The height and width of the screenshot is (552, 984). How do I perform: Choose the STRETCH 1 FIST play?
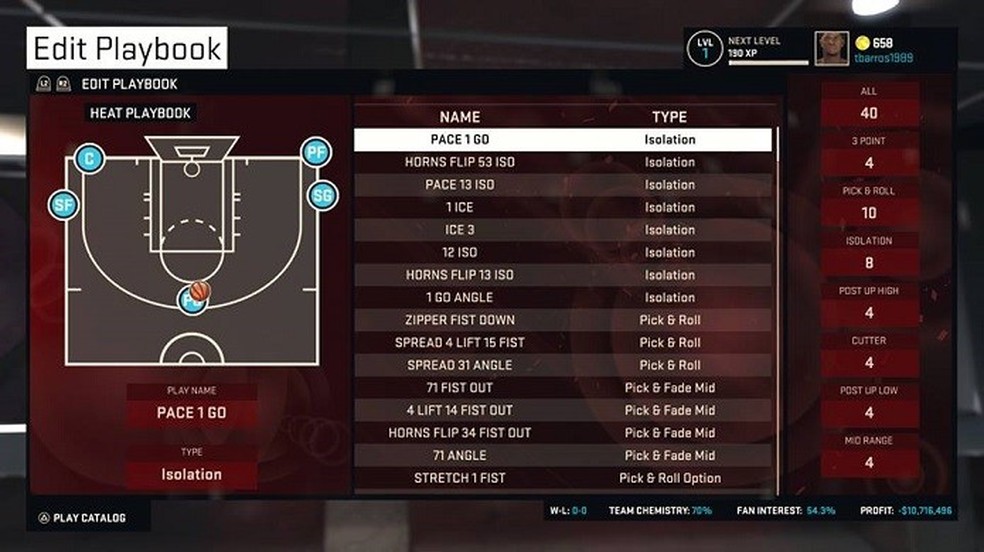[562, 478]
